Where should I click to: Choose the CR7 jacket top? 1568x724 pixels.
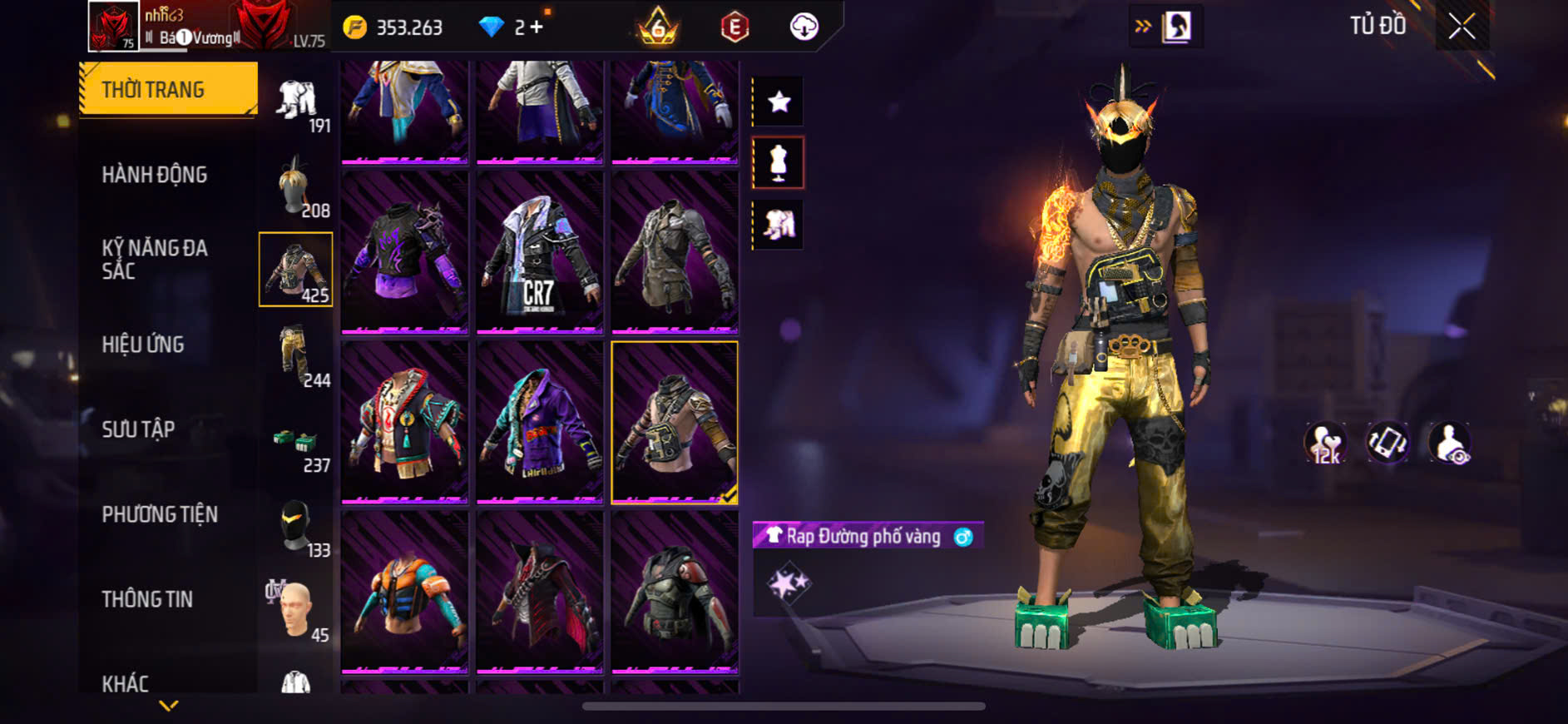[540, 252]
